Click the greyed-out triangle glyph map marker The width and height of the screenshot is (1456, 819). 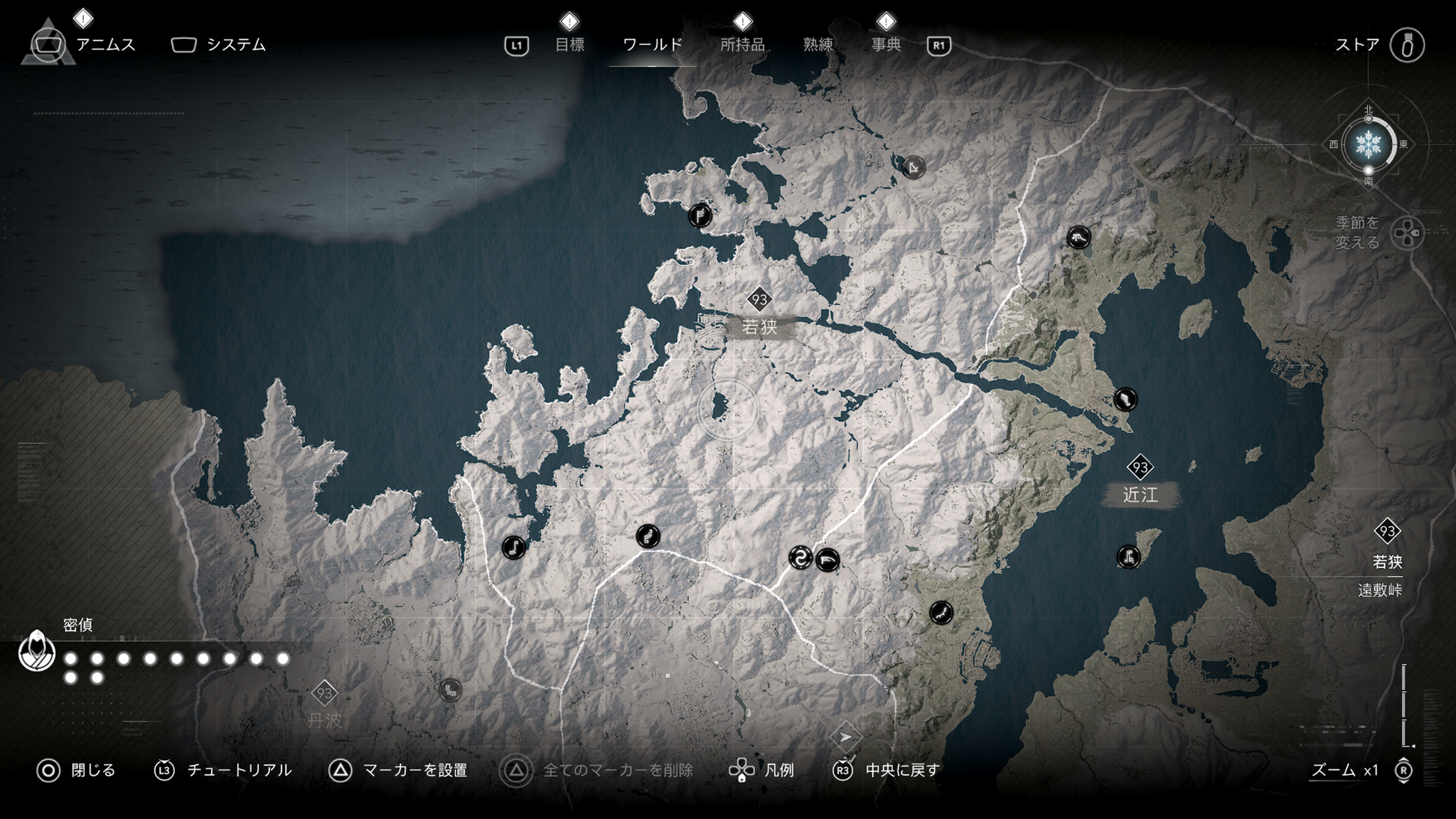pyautogui.click(x=914, y=168)
